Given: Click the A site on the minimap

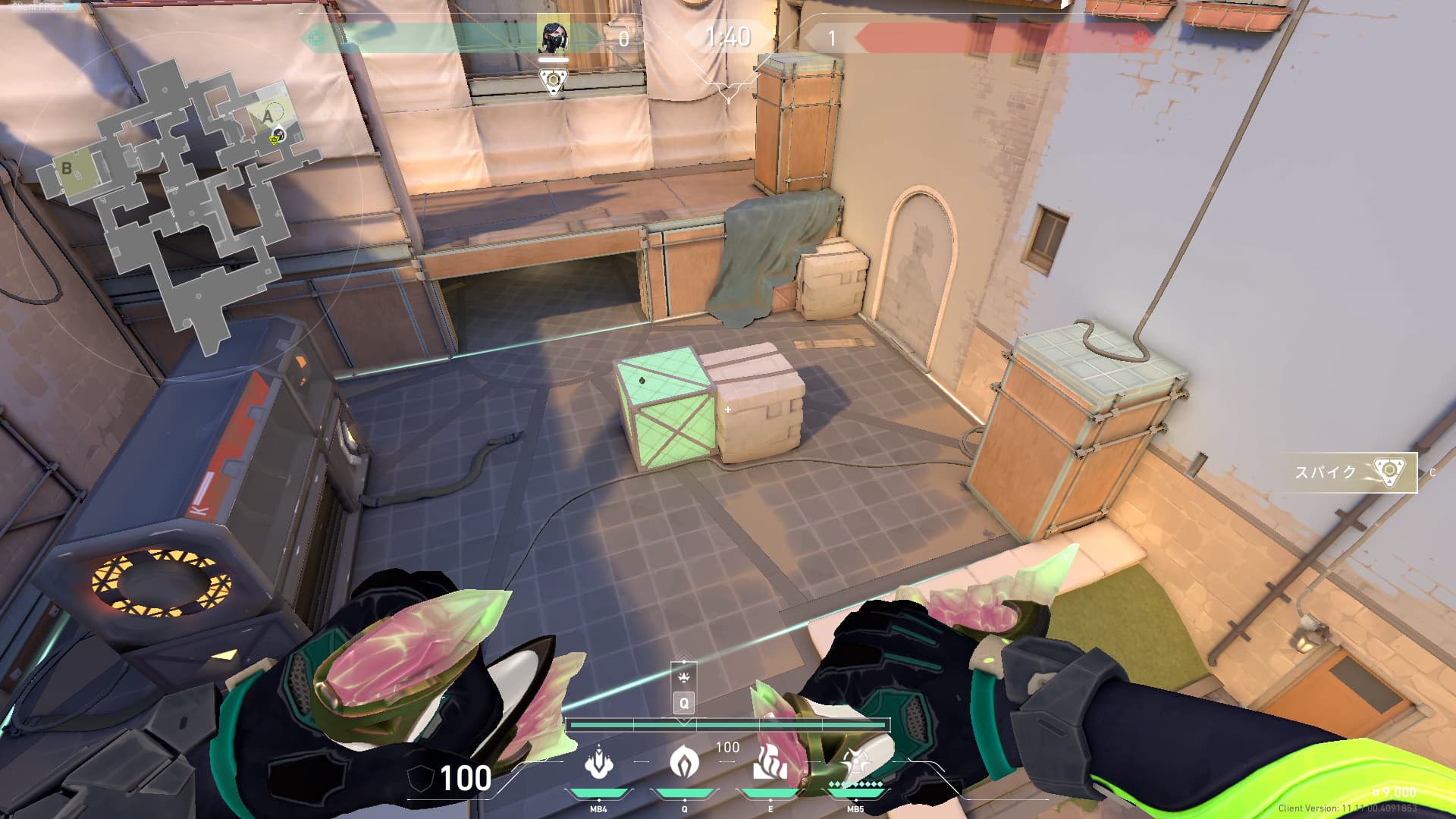Looking at the screenshot, I should (267, 117).
